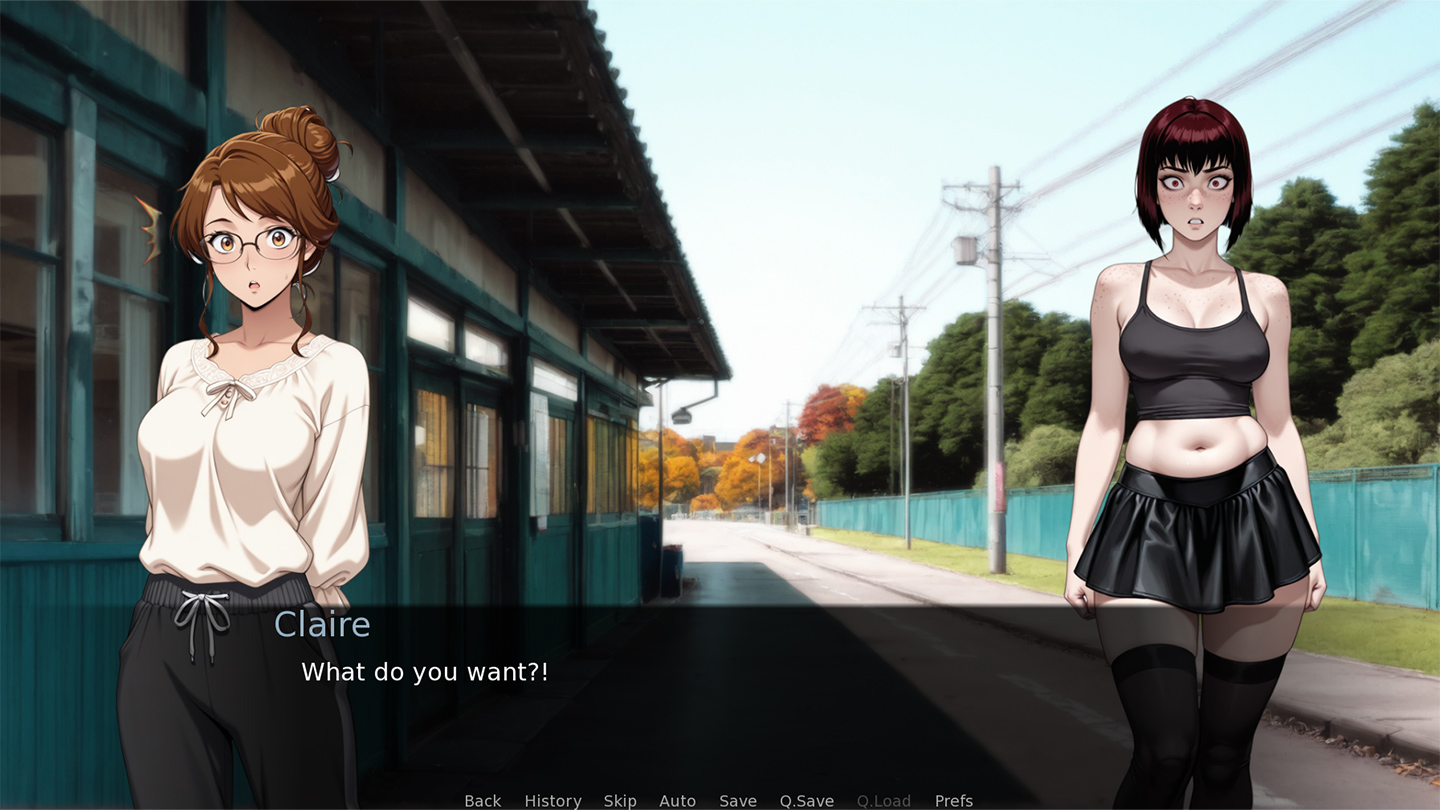
Task: Toggle Auto-advance mode
Action: [677, 801]
